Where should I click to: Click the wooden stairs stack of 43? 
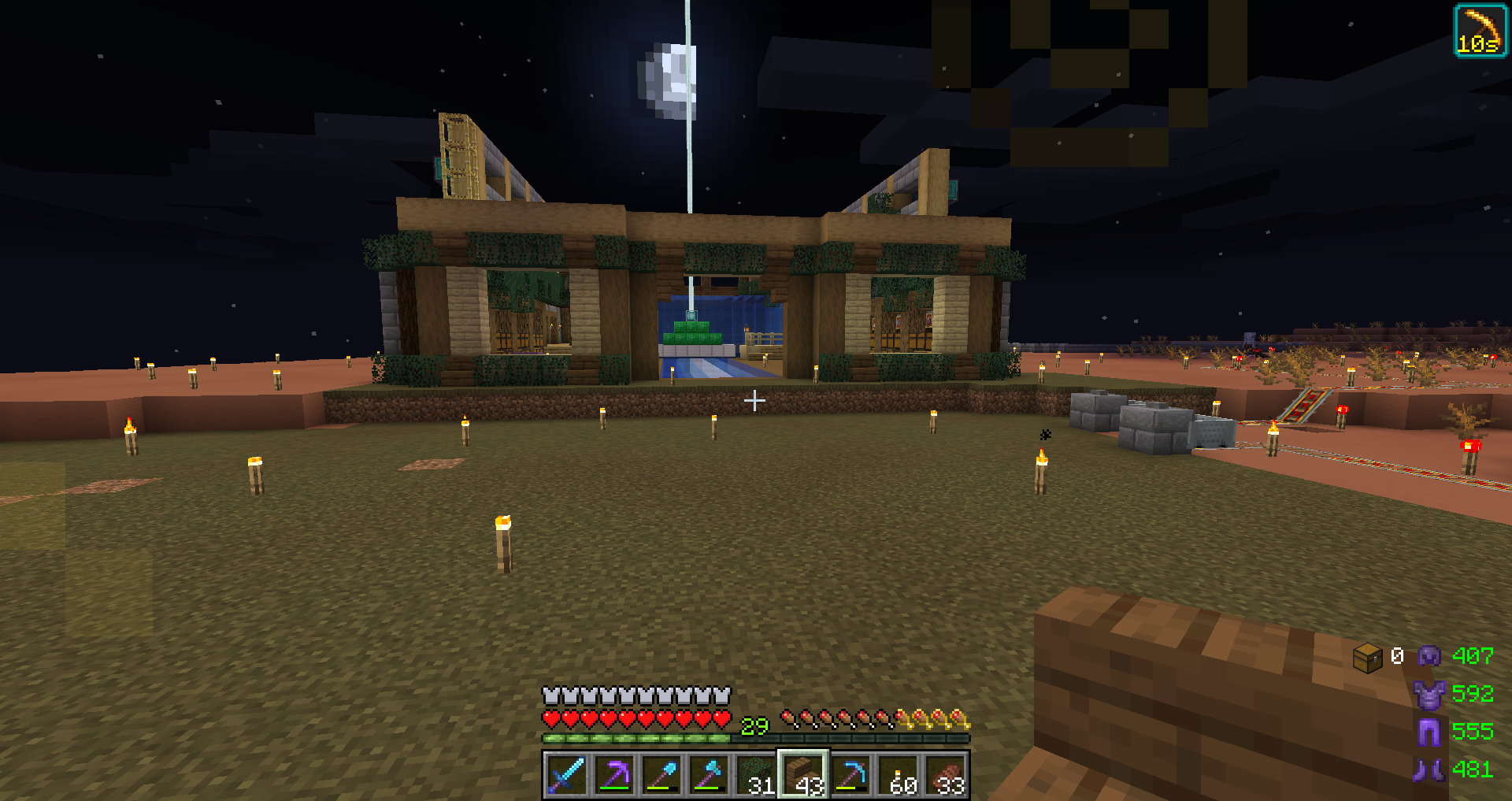pyautogui.click(x=802, y=774)
